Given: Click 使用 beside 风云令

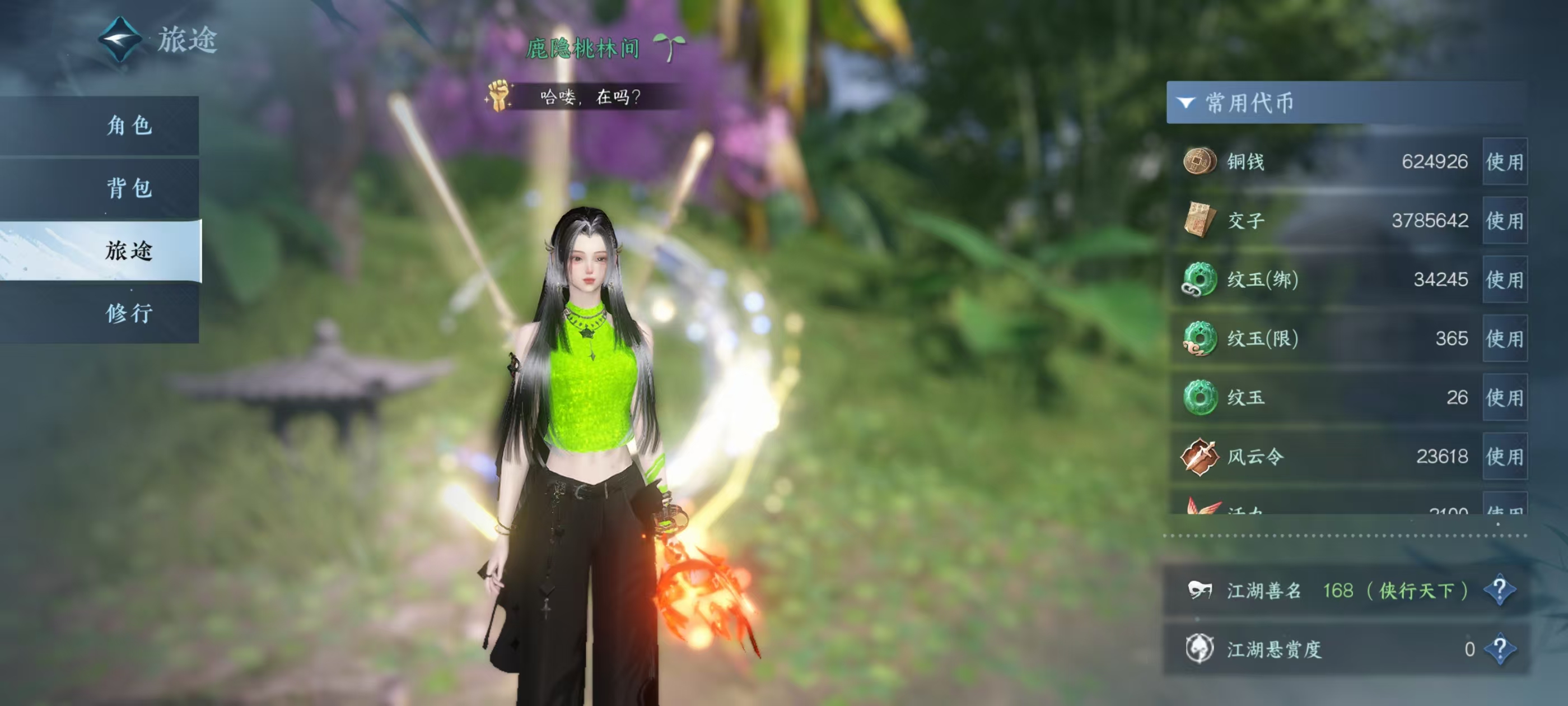Looking at the screenshot, I should tap(1504, 456).
